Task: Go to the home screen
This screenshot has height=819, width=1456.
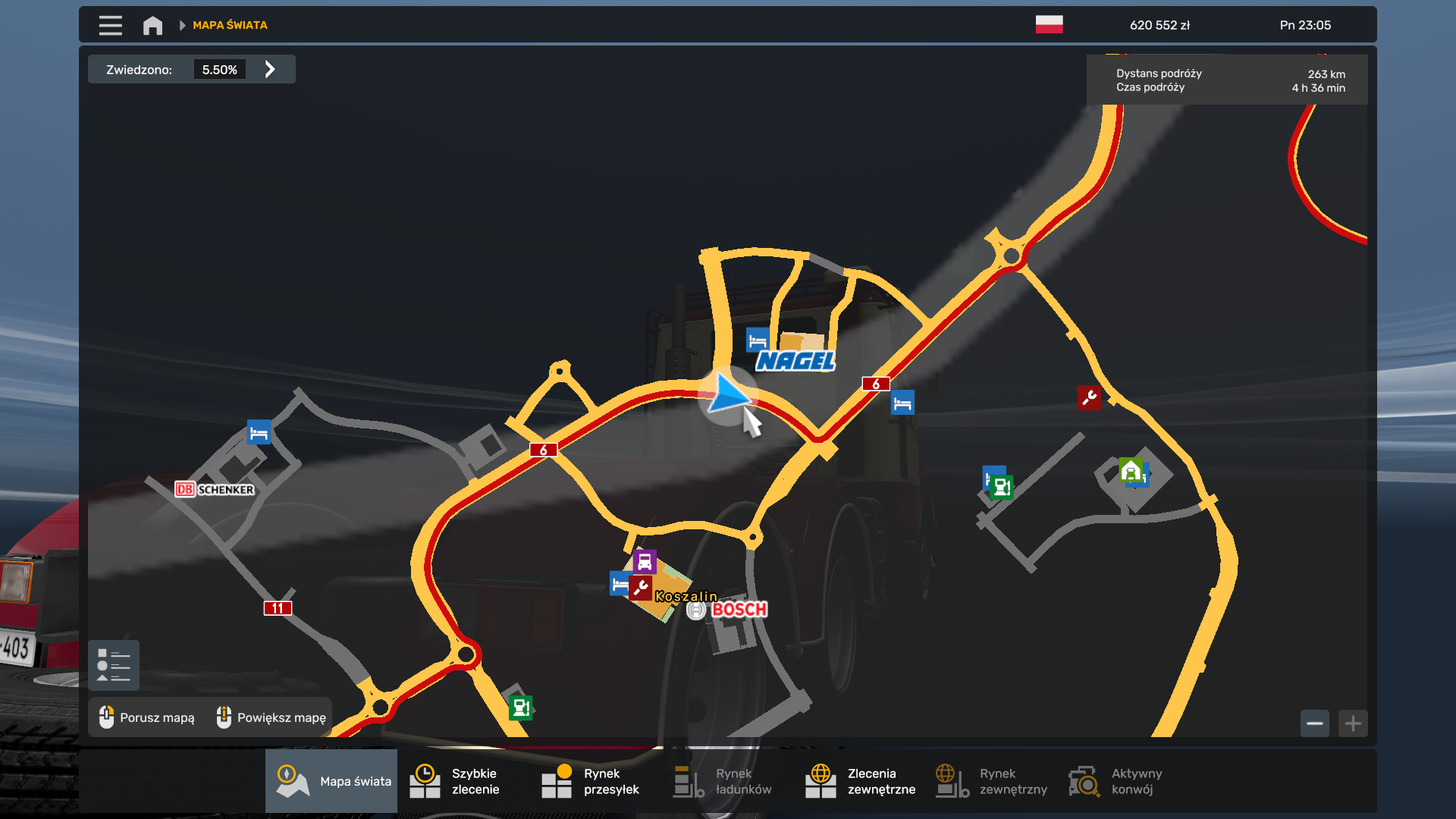Action: 152,25
